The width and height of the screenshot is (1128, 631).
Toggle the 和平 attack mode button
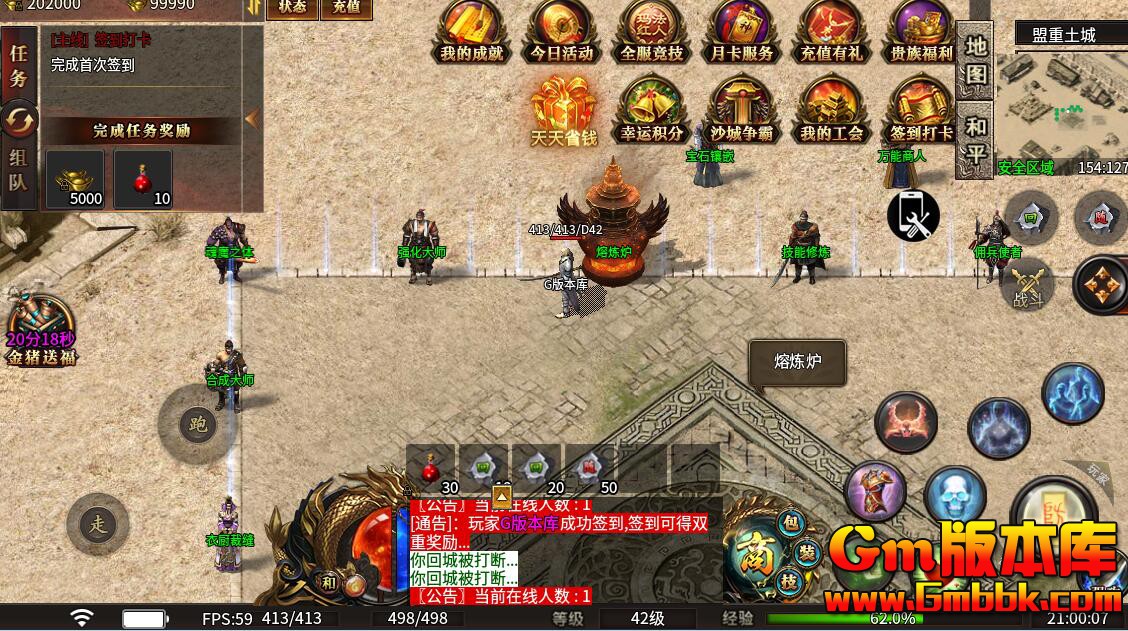975,141
